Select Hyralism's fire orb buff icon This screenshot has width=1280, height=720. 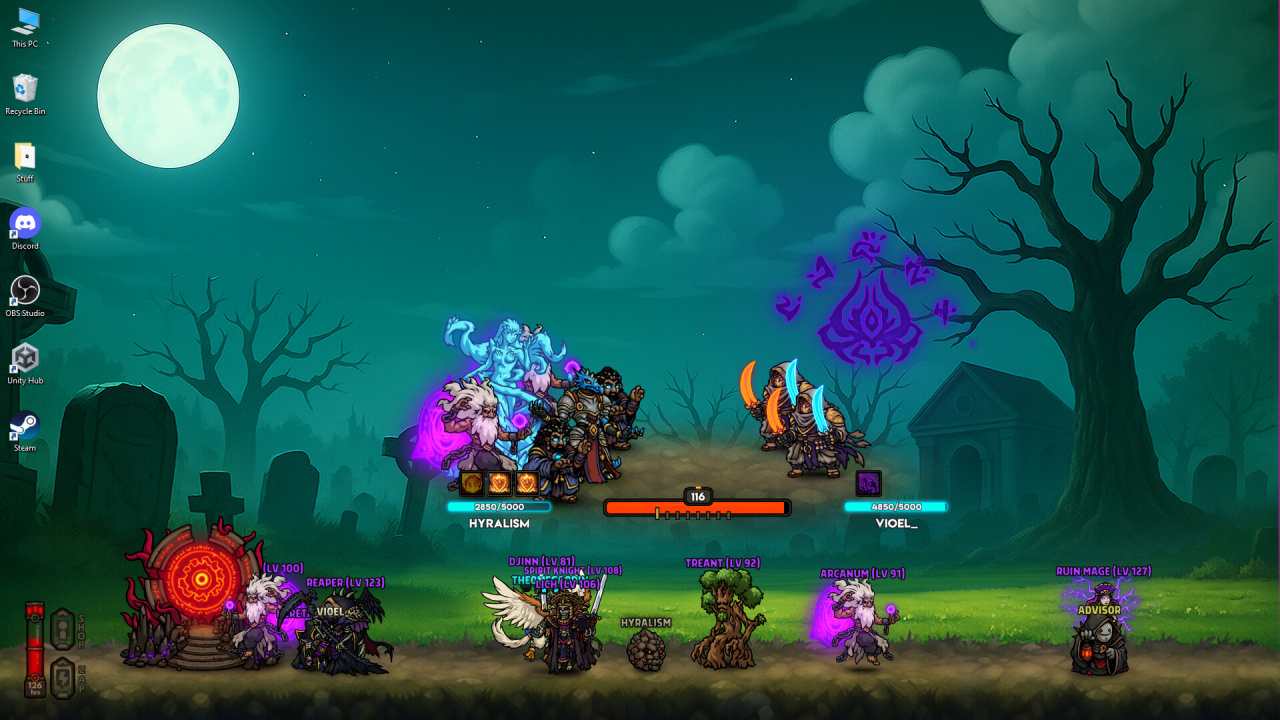point(472,484)
